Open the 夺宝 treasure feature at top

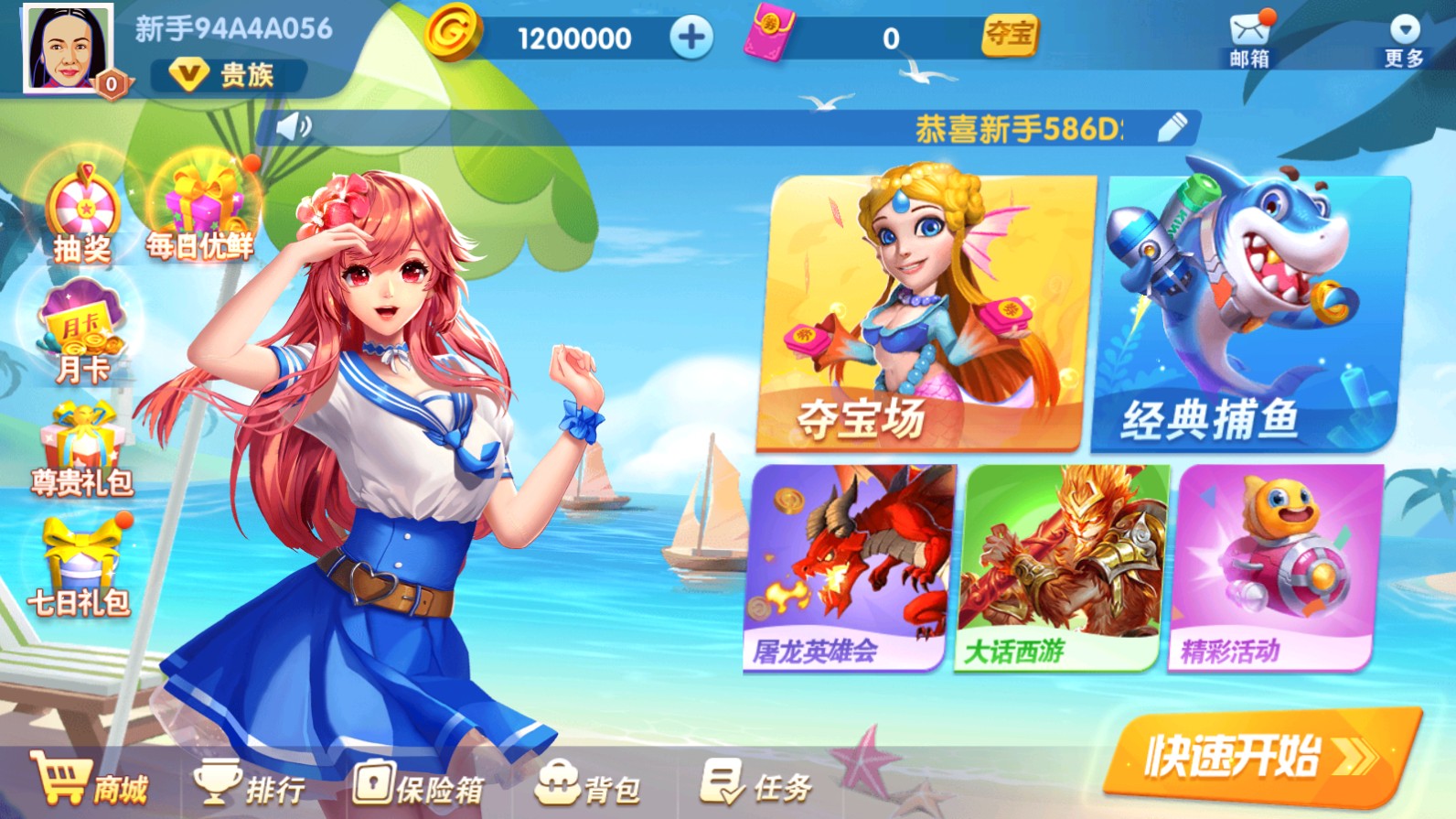(1008, 38)
